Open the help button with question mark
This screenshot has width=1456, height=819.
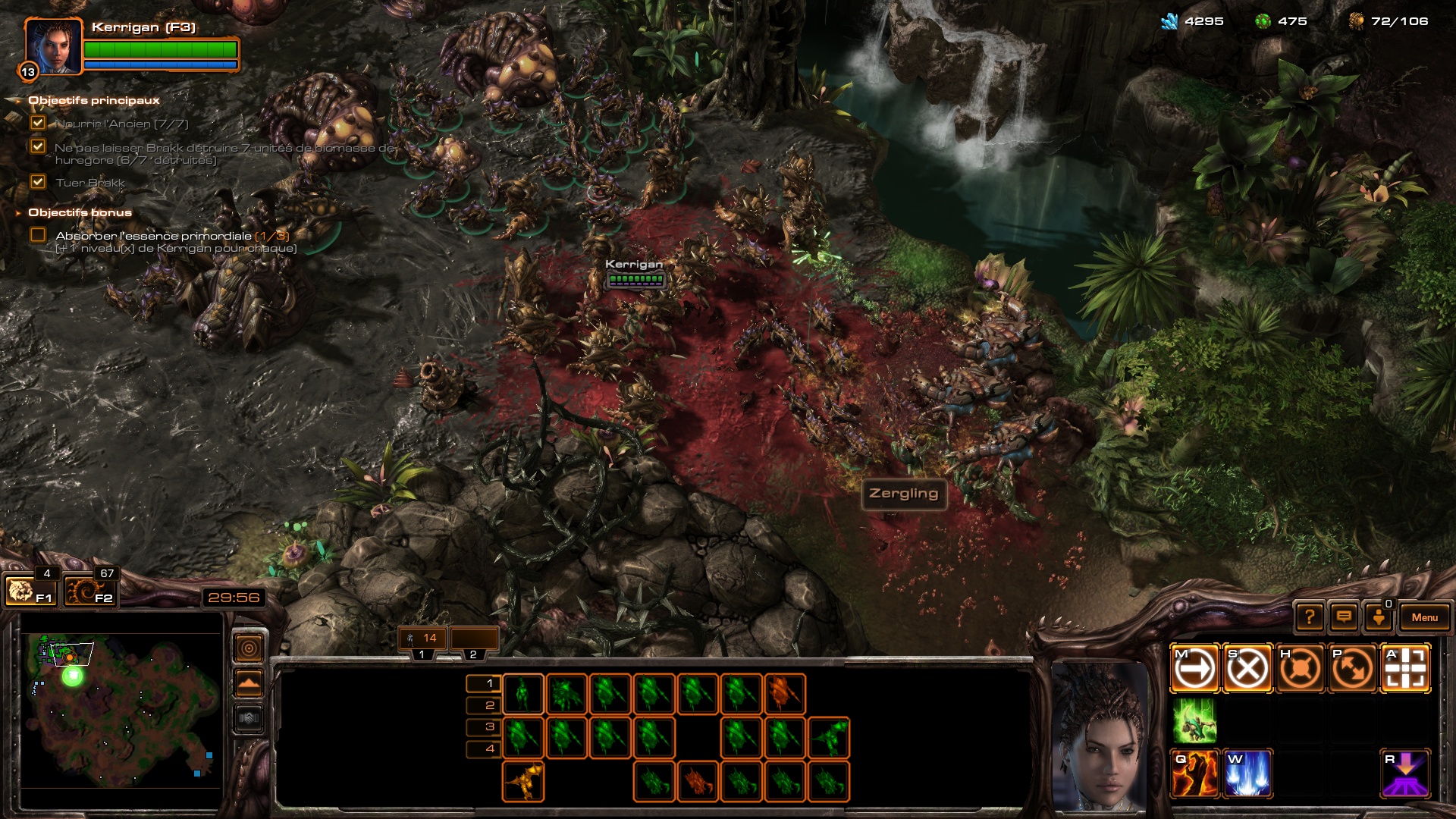coord(1310,617)
